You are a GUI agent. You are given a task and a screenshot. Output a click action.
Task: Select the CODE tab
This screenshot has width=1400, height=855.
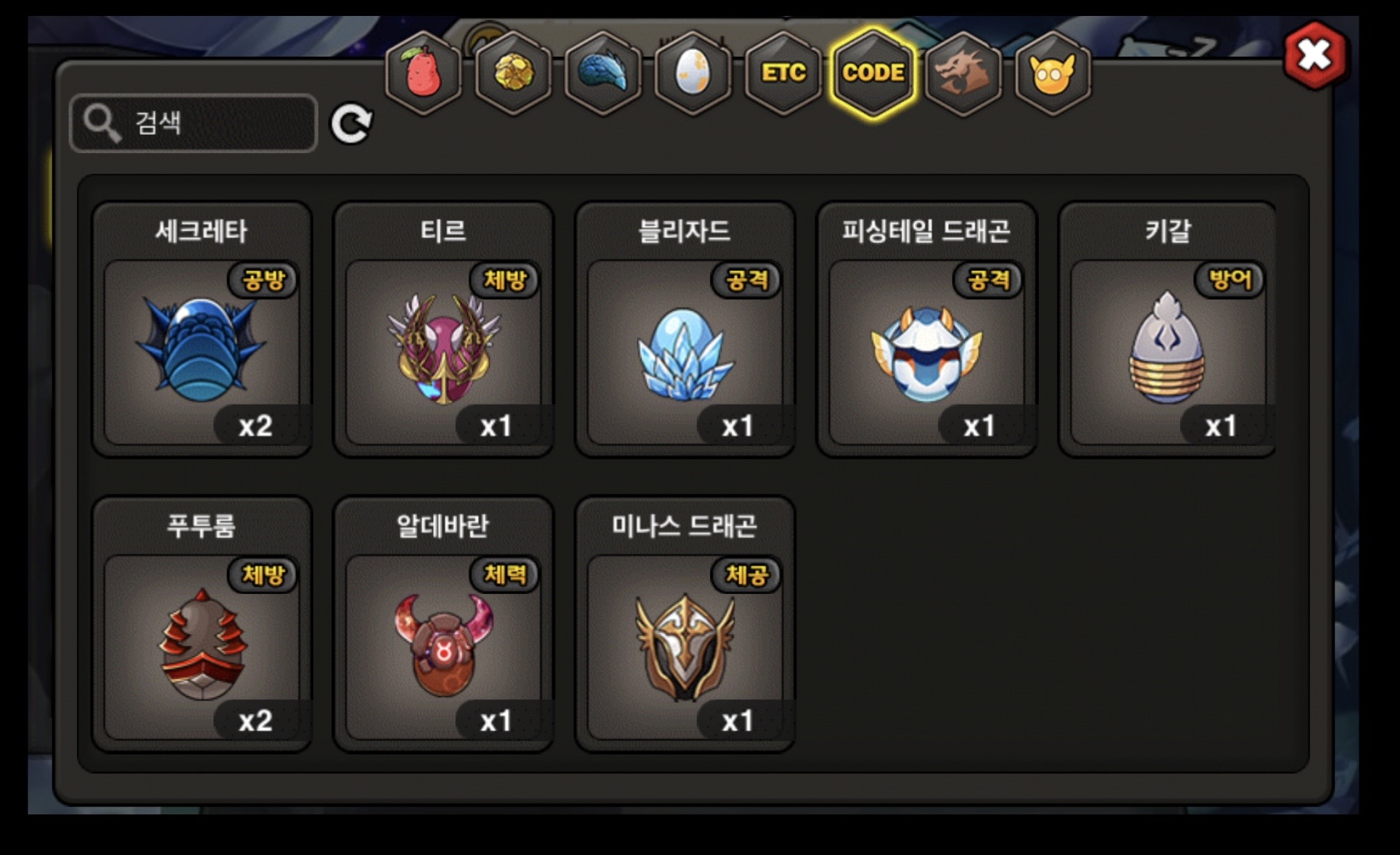(873, 73)
